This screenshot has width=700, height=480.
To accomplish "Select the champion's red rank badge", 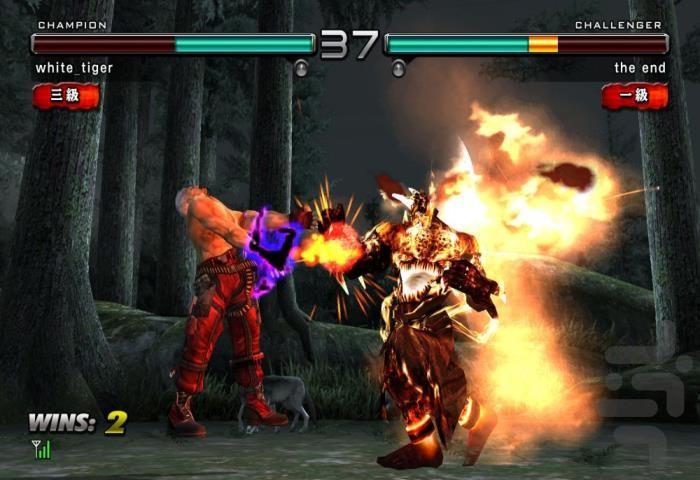I will pyautogui.click(x=66, y=96).
